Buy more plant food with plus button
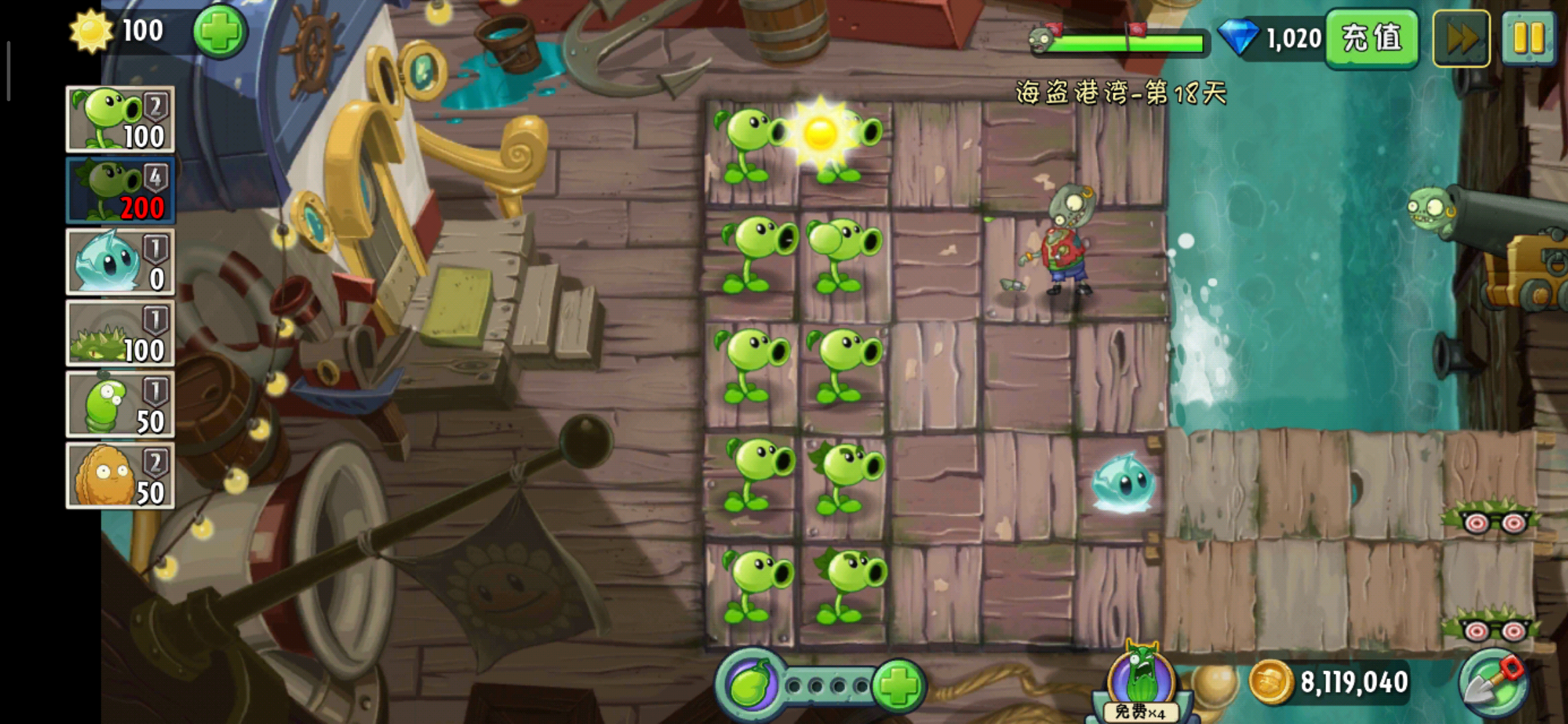The height and width of the screenshot is (724, 1568). 899,685
